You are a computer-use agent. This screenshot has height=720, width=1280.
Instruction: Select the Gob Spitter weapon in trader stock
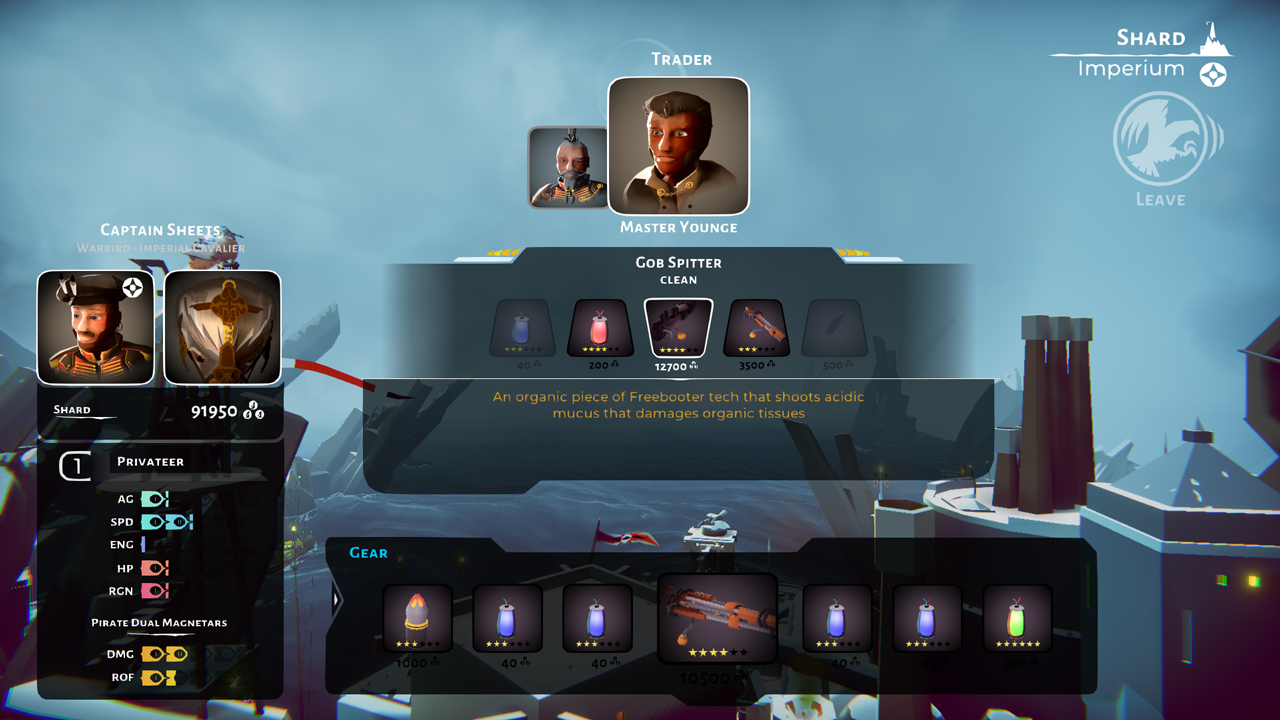tap(677, 328)
